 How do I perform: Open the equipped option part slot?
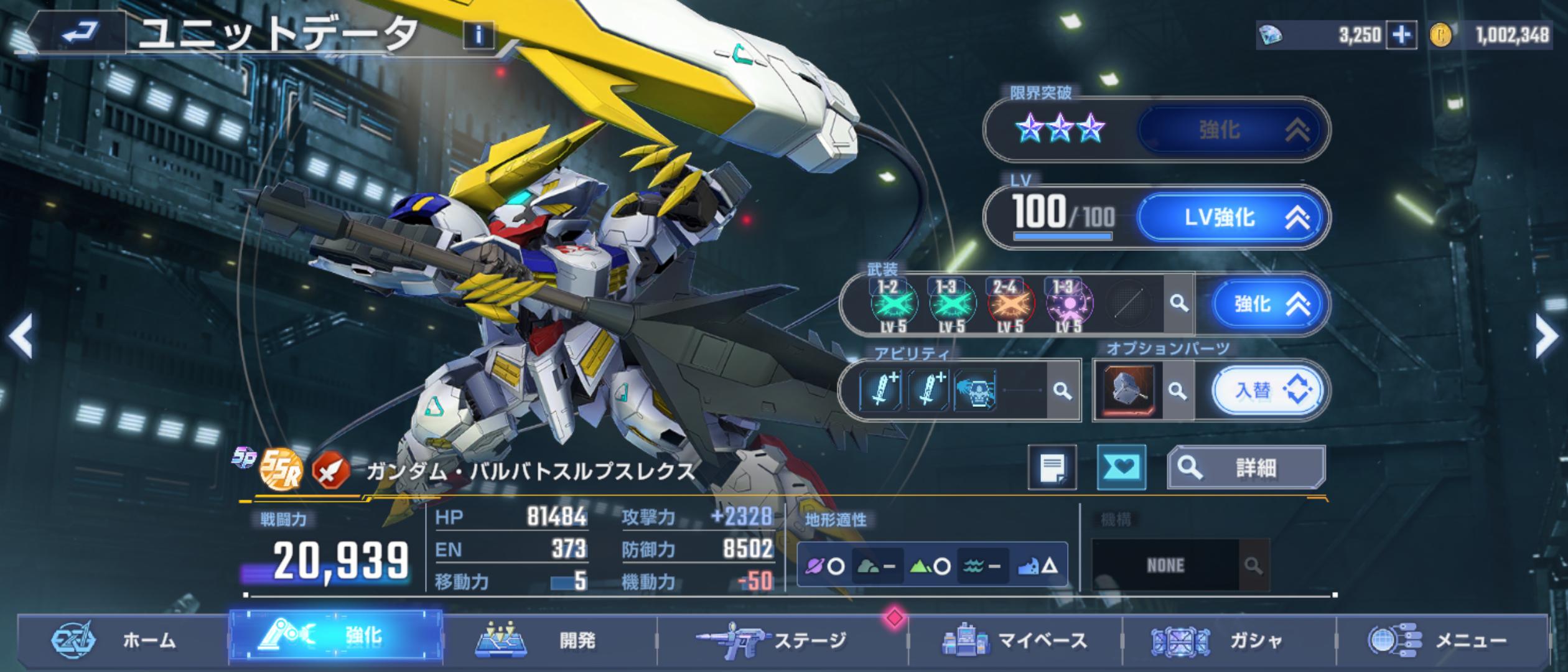click(x=1129, y=391)
